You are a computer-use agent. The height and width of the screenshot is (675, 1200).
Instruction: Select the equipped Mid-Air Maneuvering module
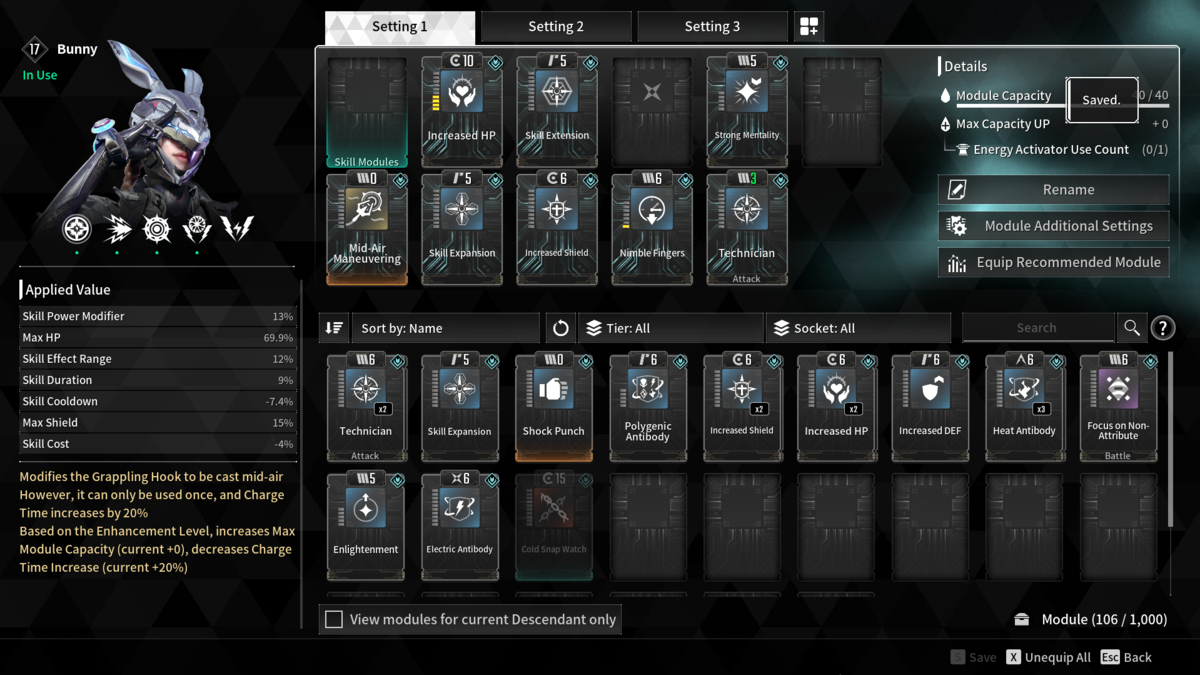[x=366, y=228]
